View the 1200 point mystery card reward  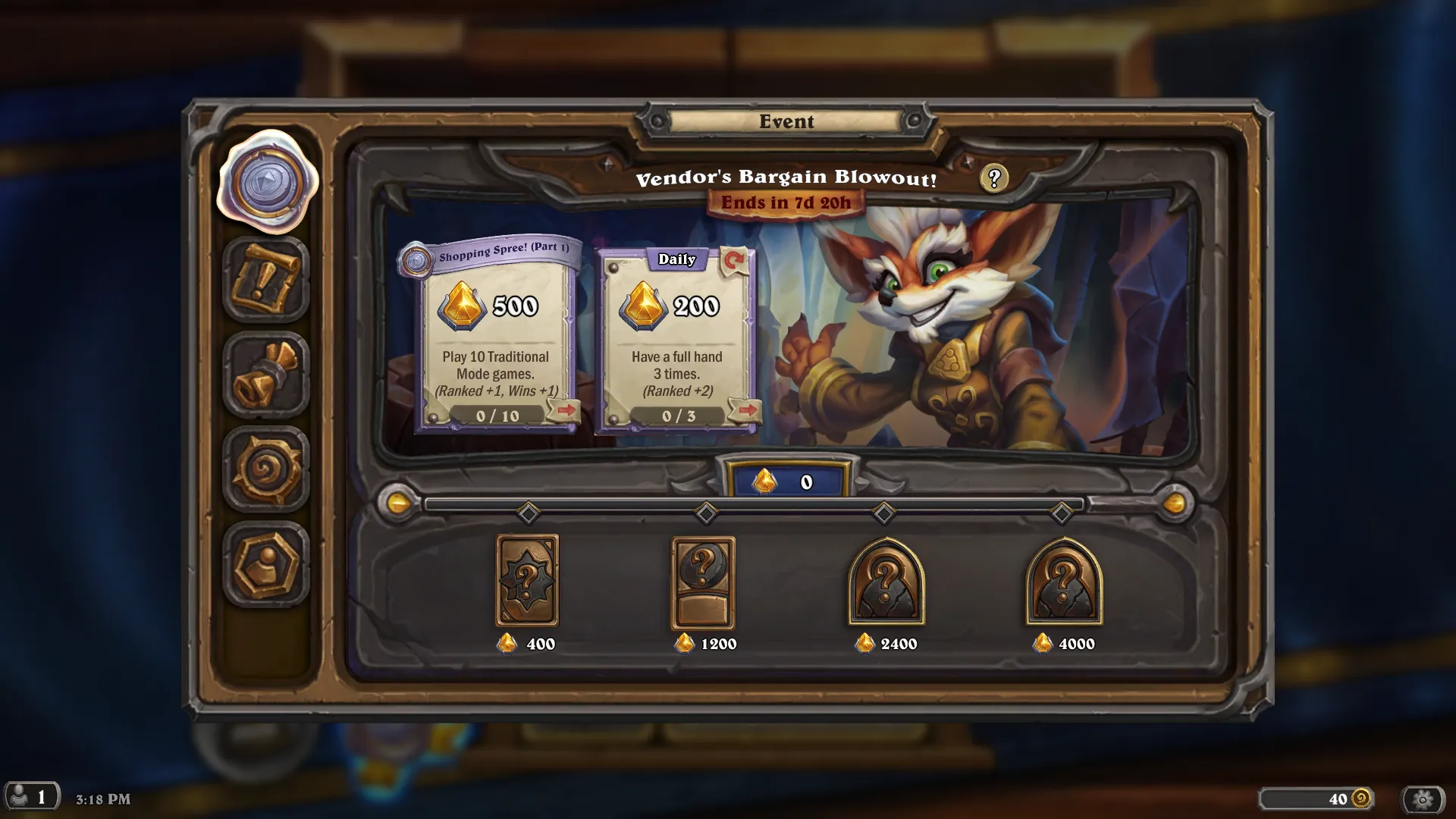(703, 582)
